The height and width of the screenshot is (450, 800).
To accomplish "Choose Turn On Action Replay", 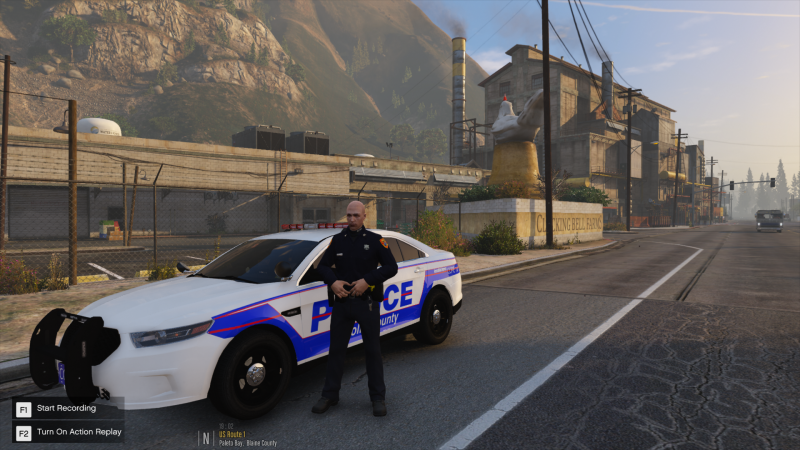I will pyautogui.click(x=79, y=432).
